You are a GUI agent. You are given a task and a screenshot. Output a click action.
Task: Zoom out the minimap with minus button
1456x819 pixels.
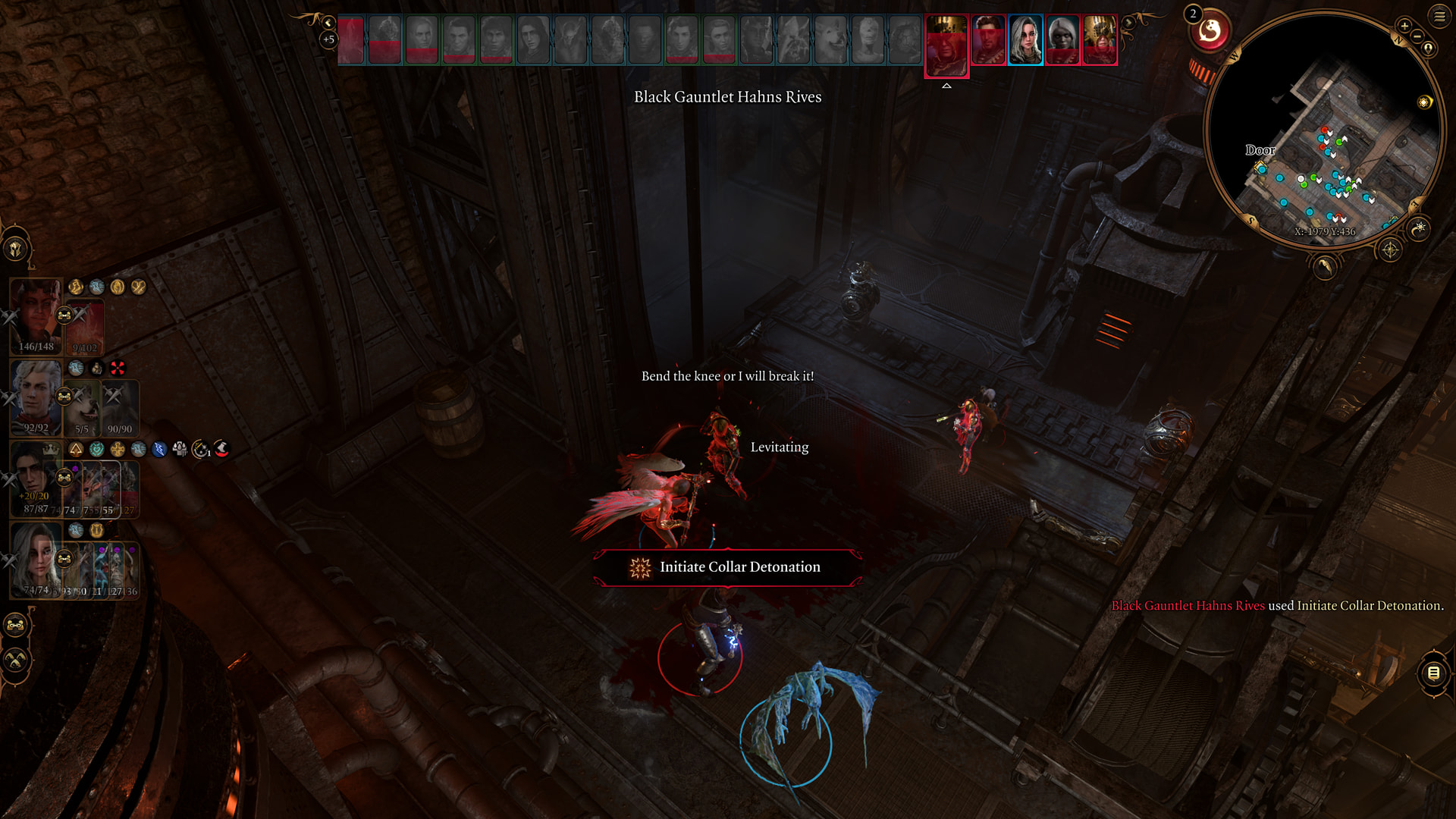[x=1417, y=36]
